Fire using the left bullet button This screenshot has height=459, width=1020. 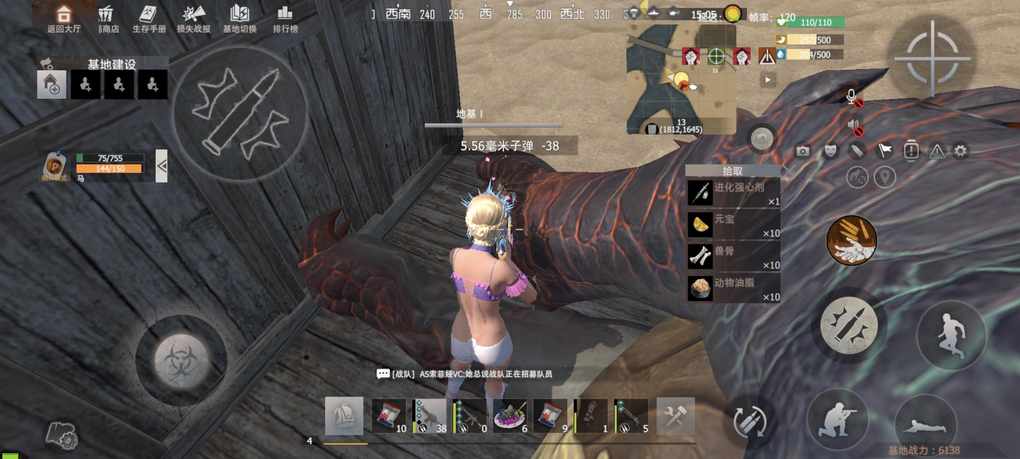tap(239, 108)
